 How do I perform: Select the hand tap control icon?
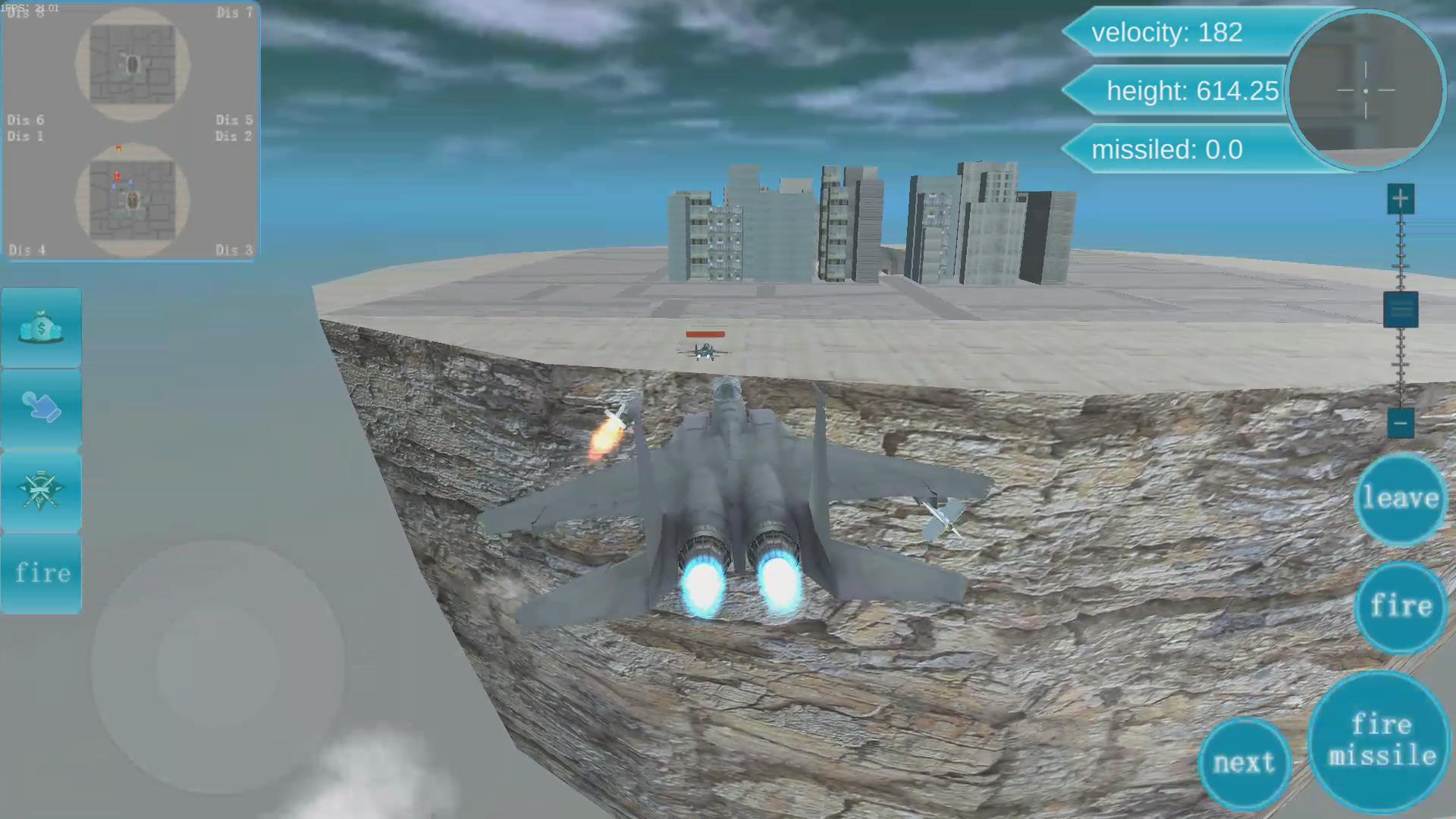[40, 409]
